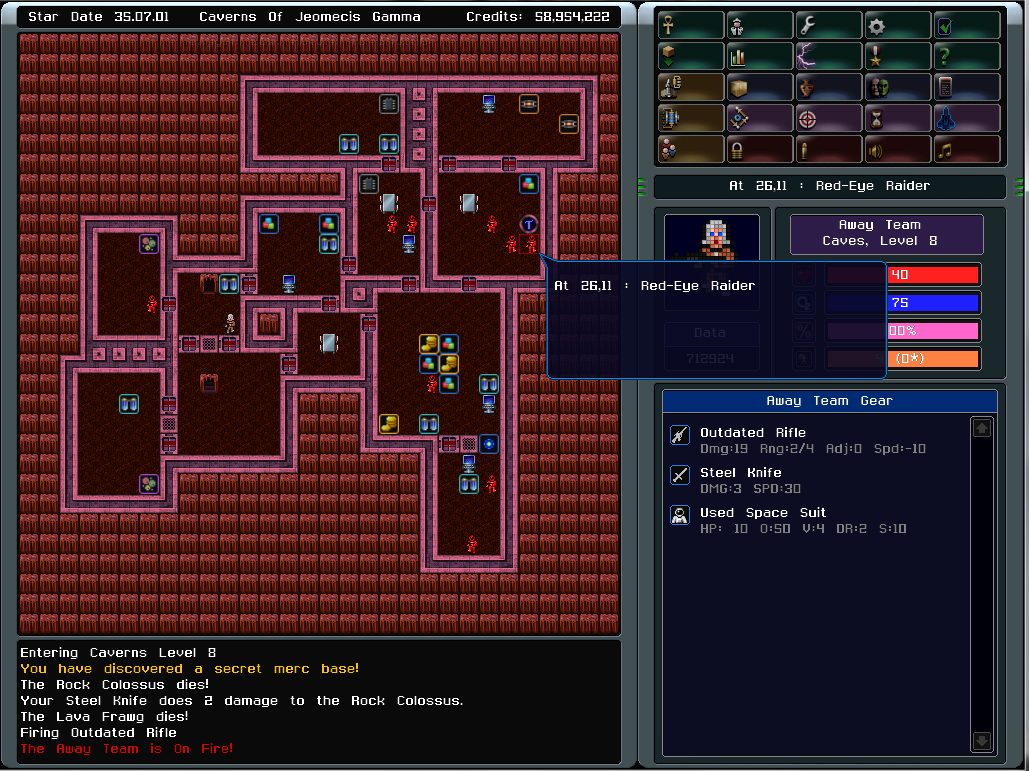Click the golden ankh button
The height and width of the screenshot is (771, 1029).
(691, 26)
